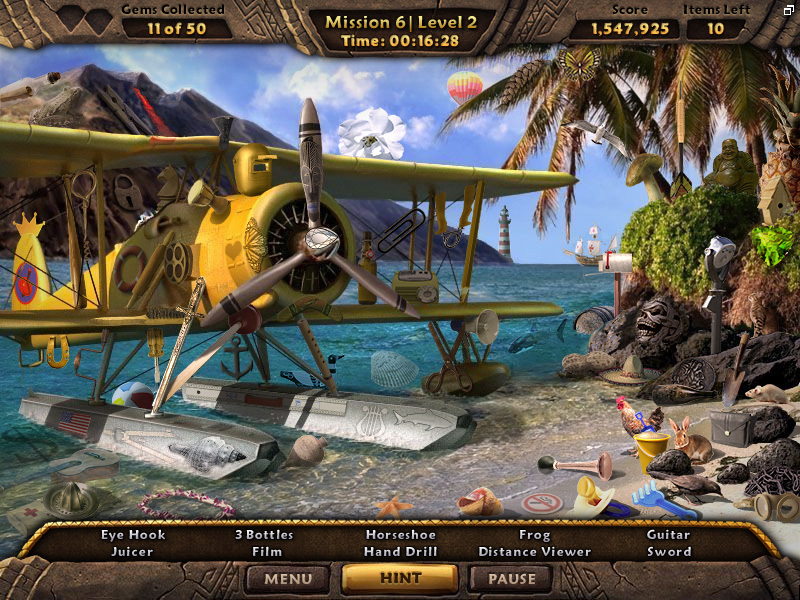Use the HINT button

point(400,578)
